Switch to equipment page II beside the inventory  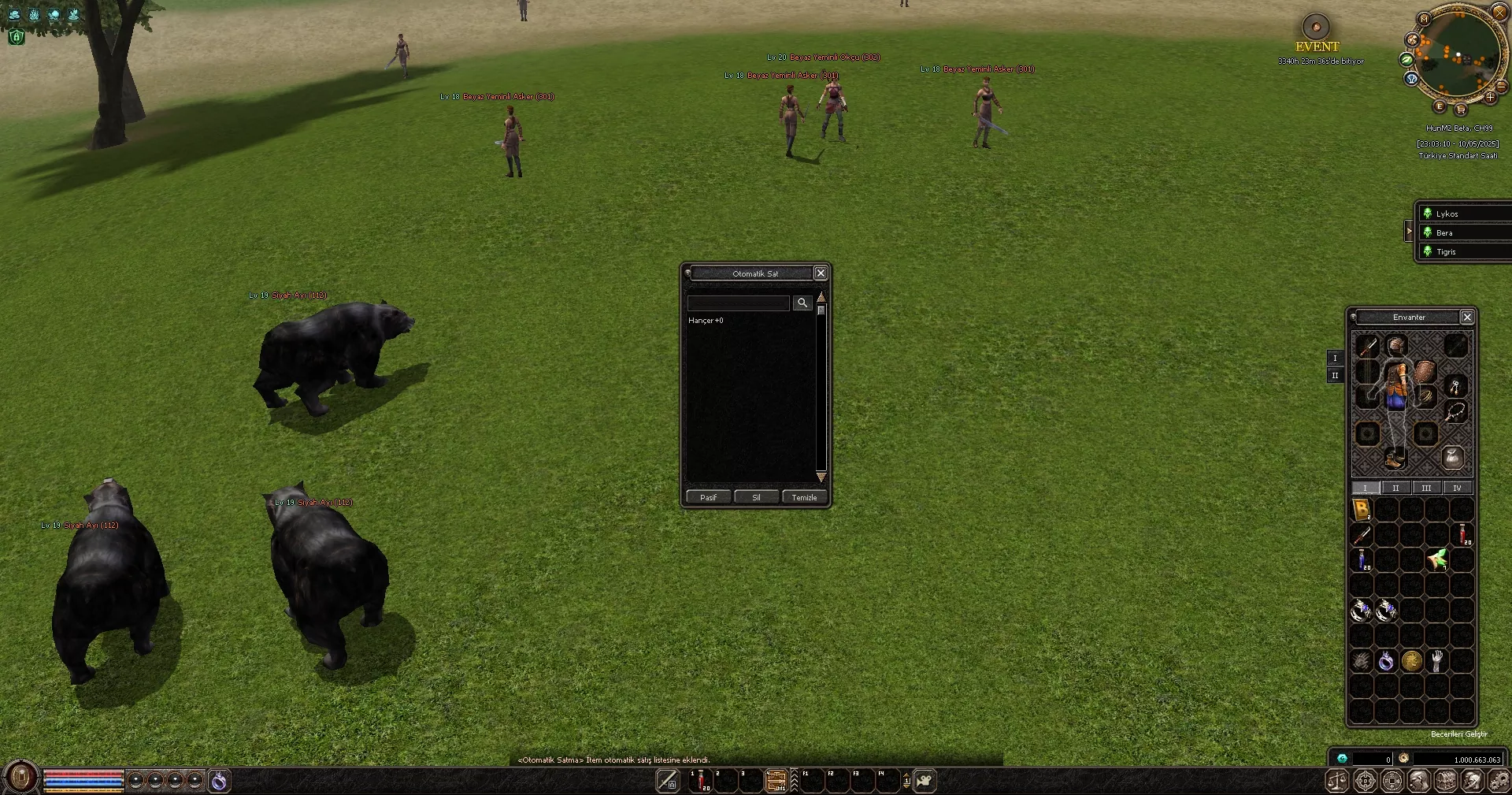click(1335, 376)
